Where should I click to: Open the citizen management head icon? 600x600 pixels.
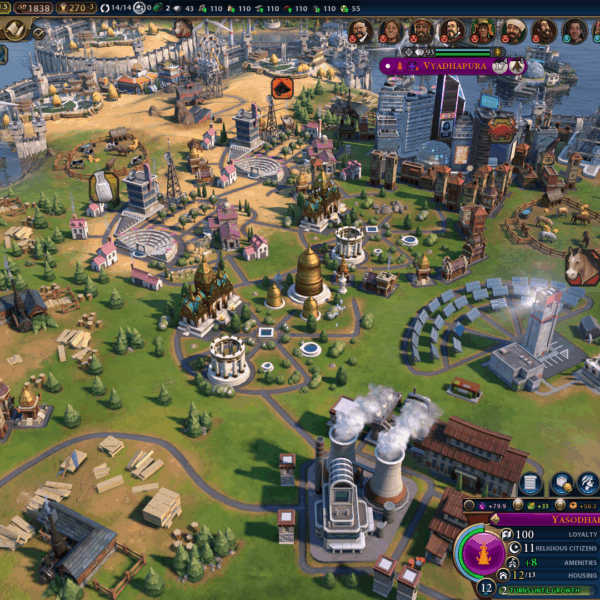(x=589, y=484)
